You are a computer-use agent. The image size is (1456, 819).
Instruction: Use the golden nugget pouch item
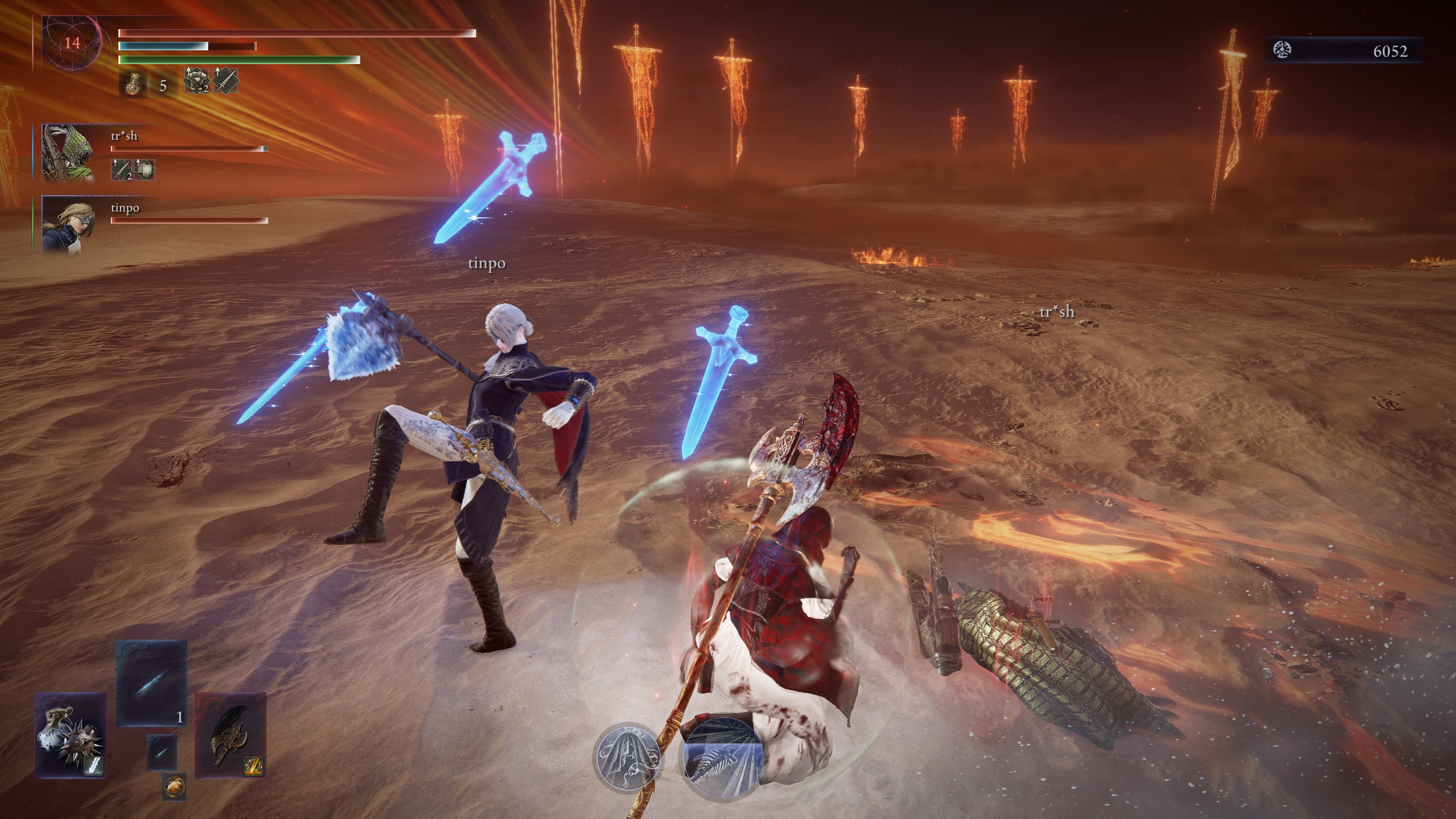174,788
